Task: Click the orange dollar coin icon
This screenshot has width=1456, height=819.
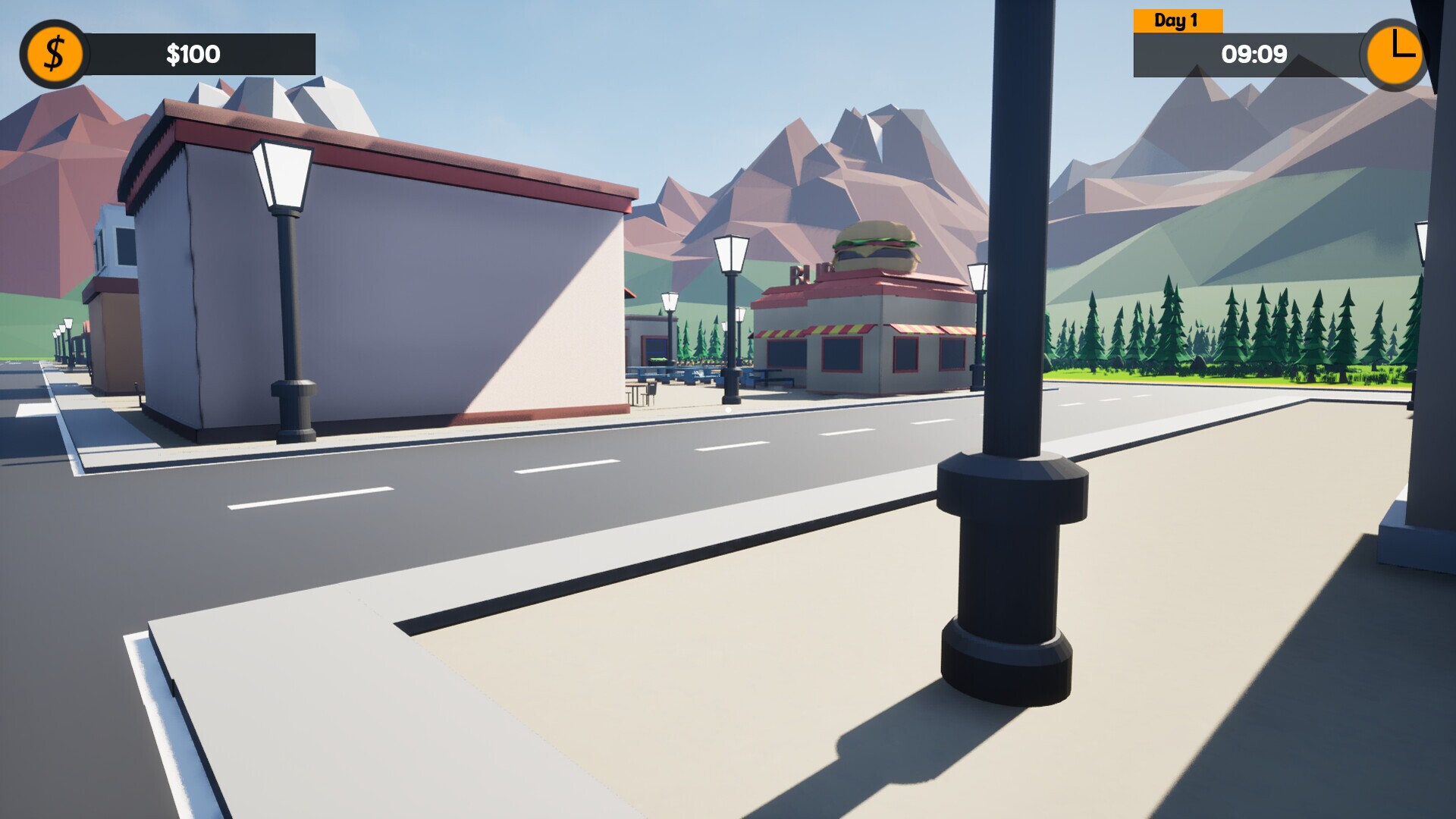Action: (x=54, y=53)
